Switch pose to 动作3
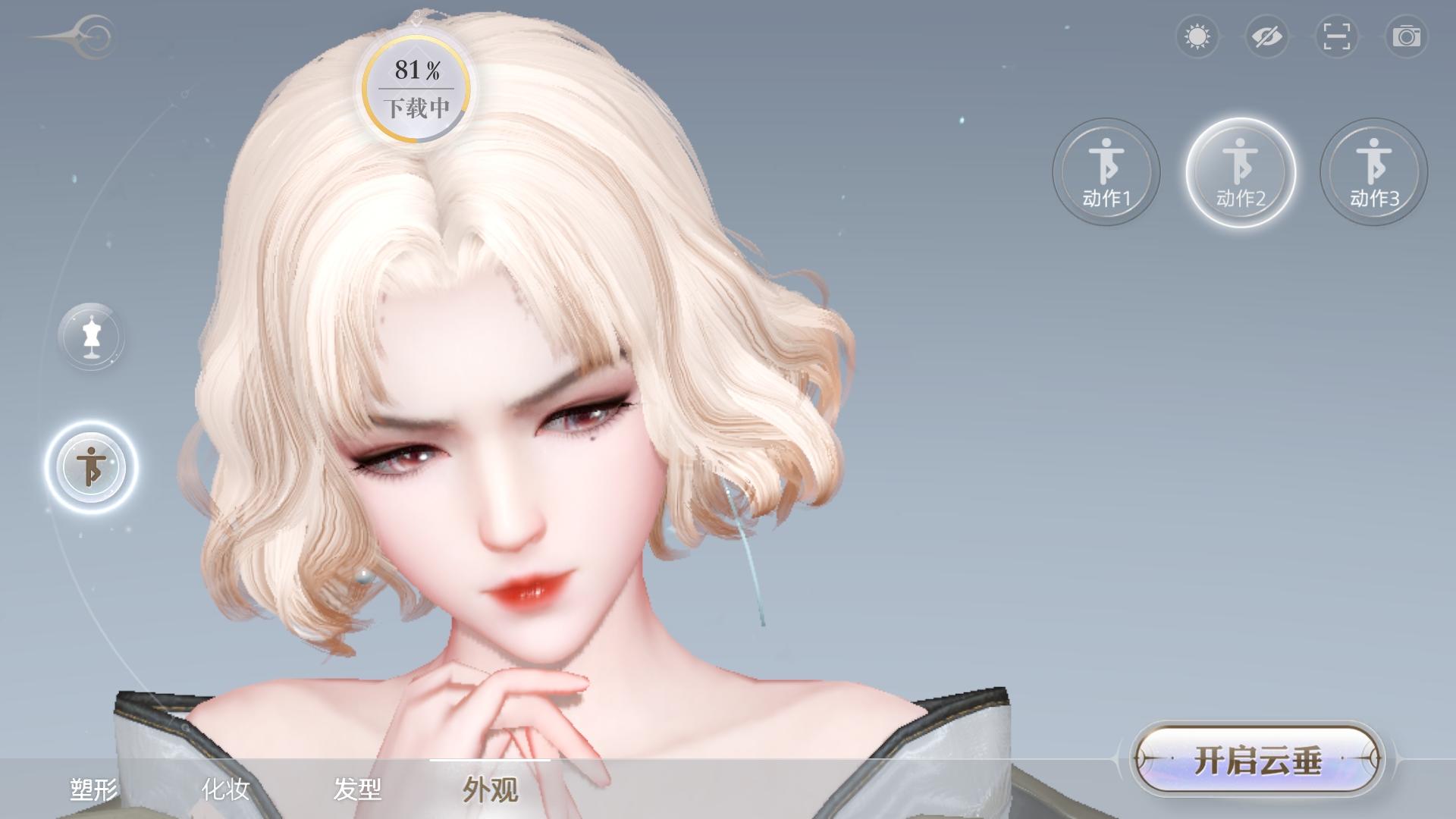This screenshot has width=1456, height=819. click(1373, 173)
